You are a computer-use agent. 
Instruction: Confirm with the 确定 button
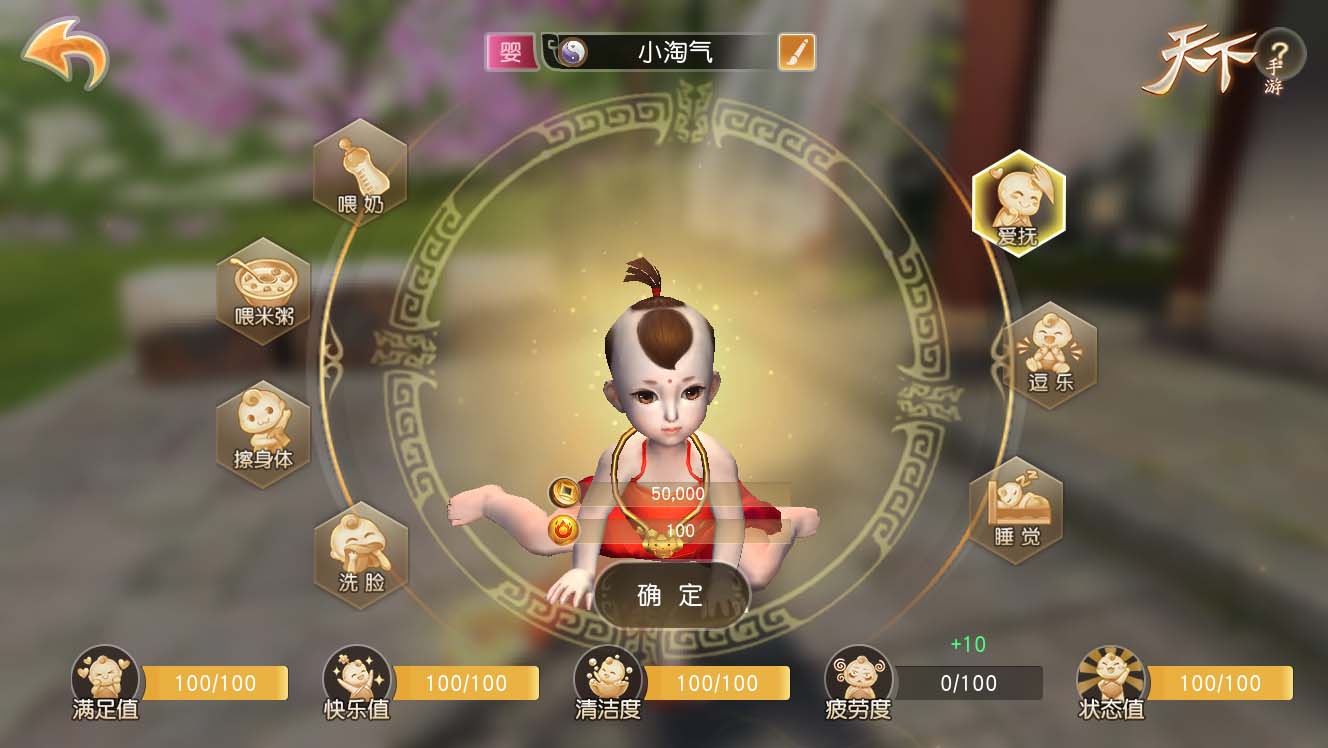tap(671, 595)
